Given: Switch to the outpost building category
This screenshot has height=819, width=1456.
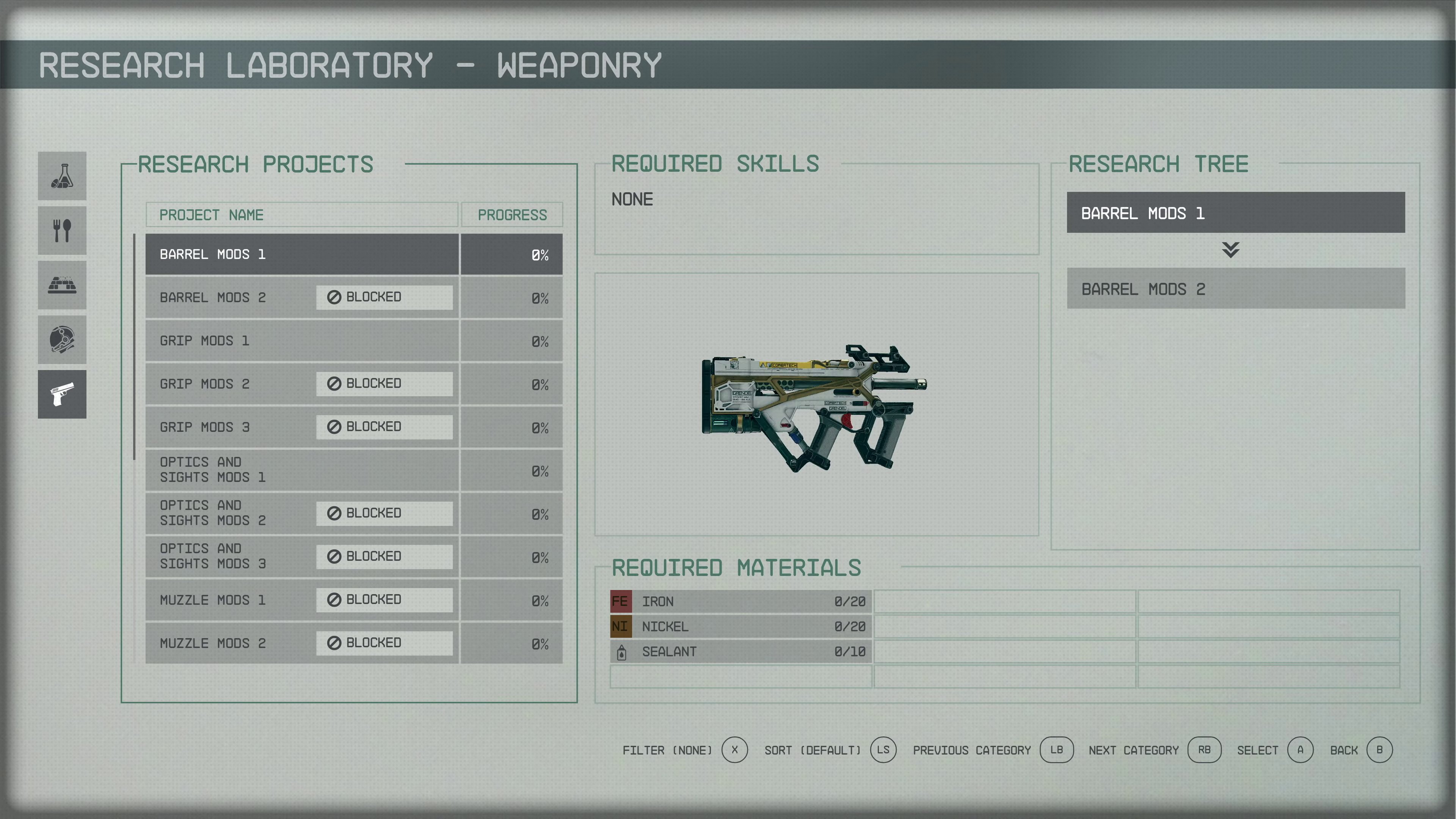Looking at the screenshot, I should (x=62, y=285).
